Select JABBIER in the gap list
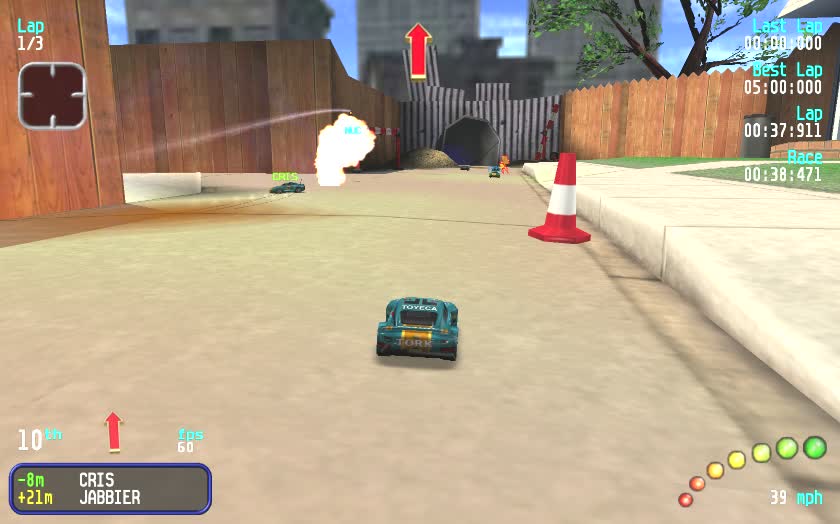 click(109, 497)
